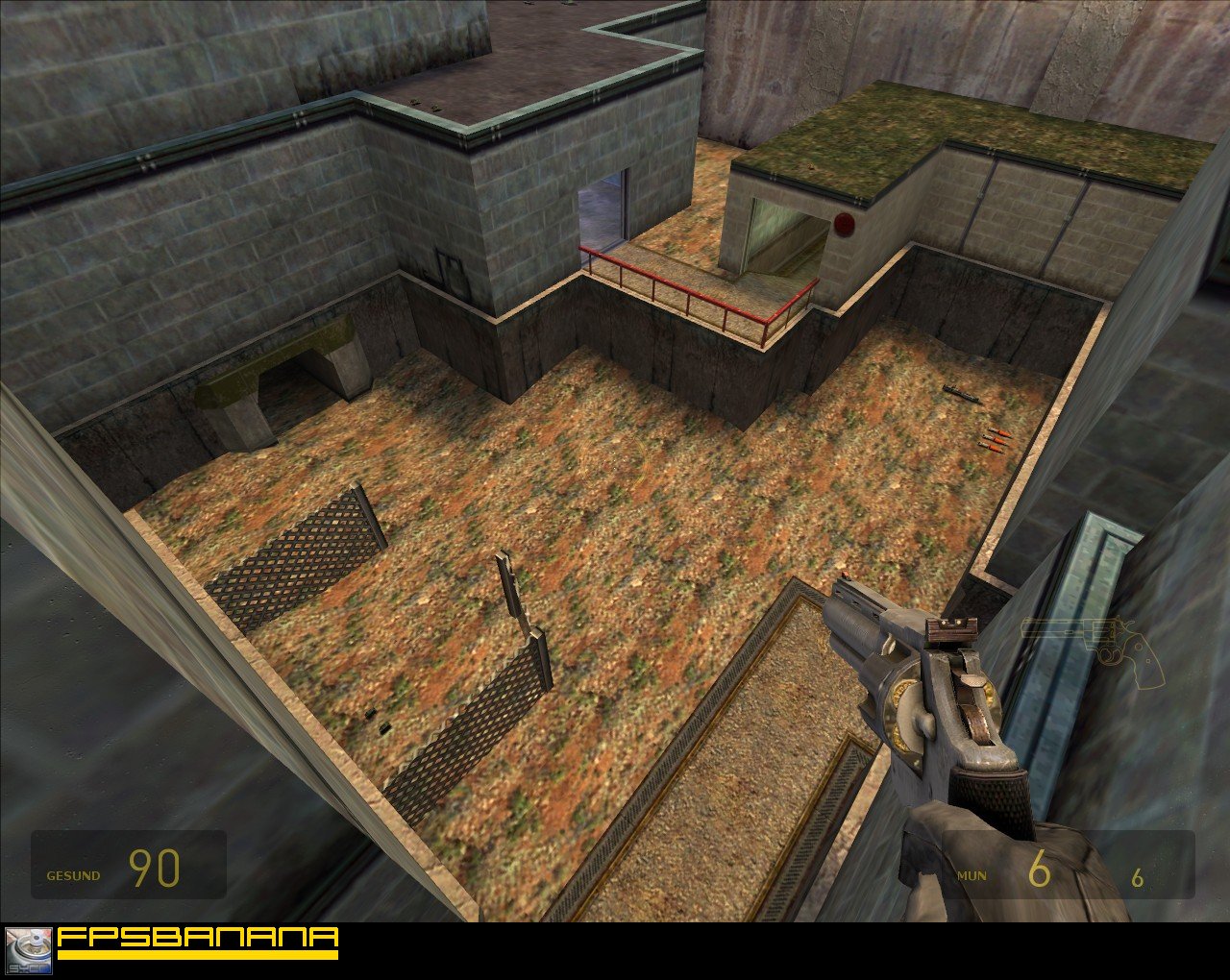
Task: Click the crossbow bolts pickup near the wall
Action: (995, 440)
